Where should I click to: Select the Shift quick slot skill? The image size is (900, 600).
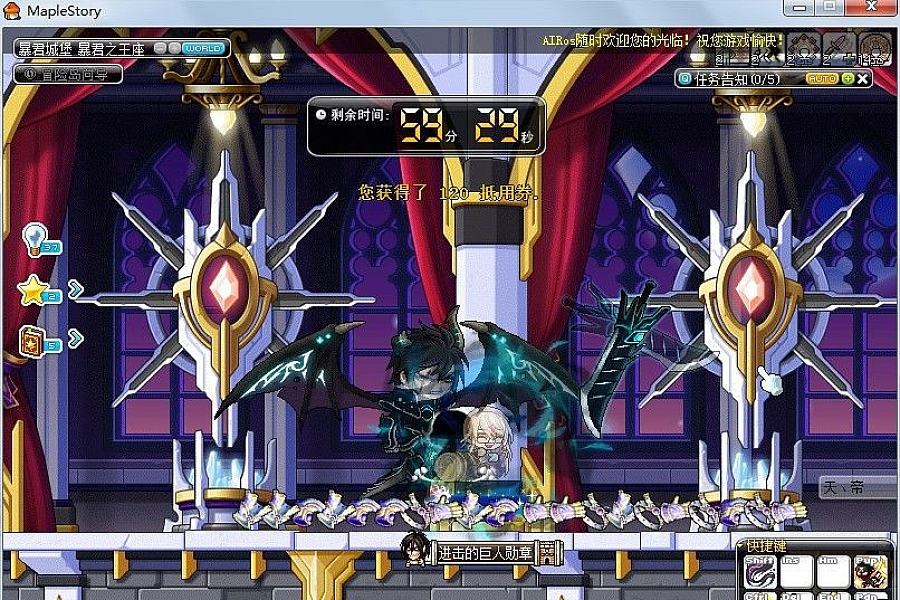click(760, 571)
